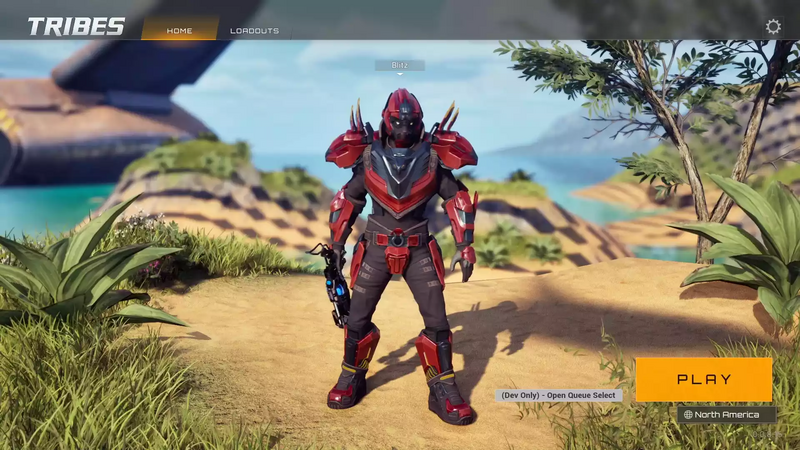
Task: Change the North America region selector
Action: click(726, 414)
